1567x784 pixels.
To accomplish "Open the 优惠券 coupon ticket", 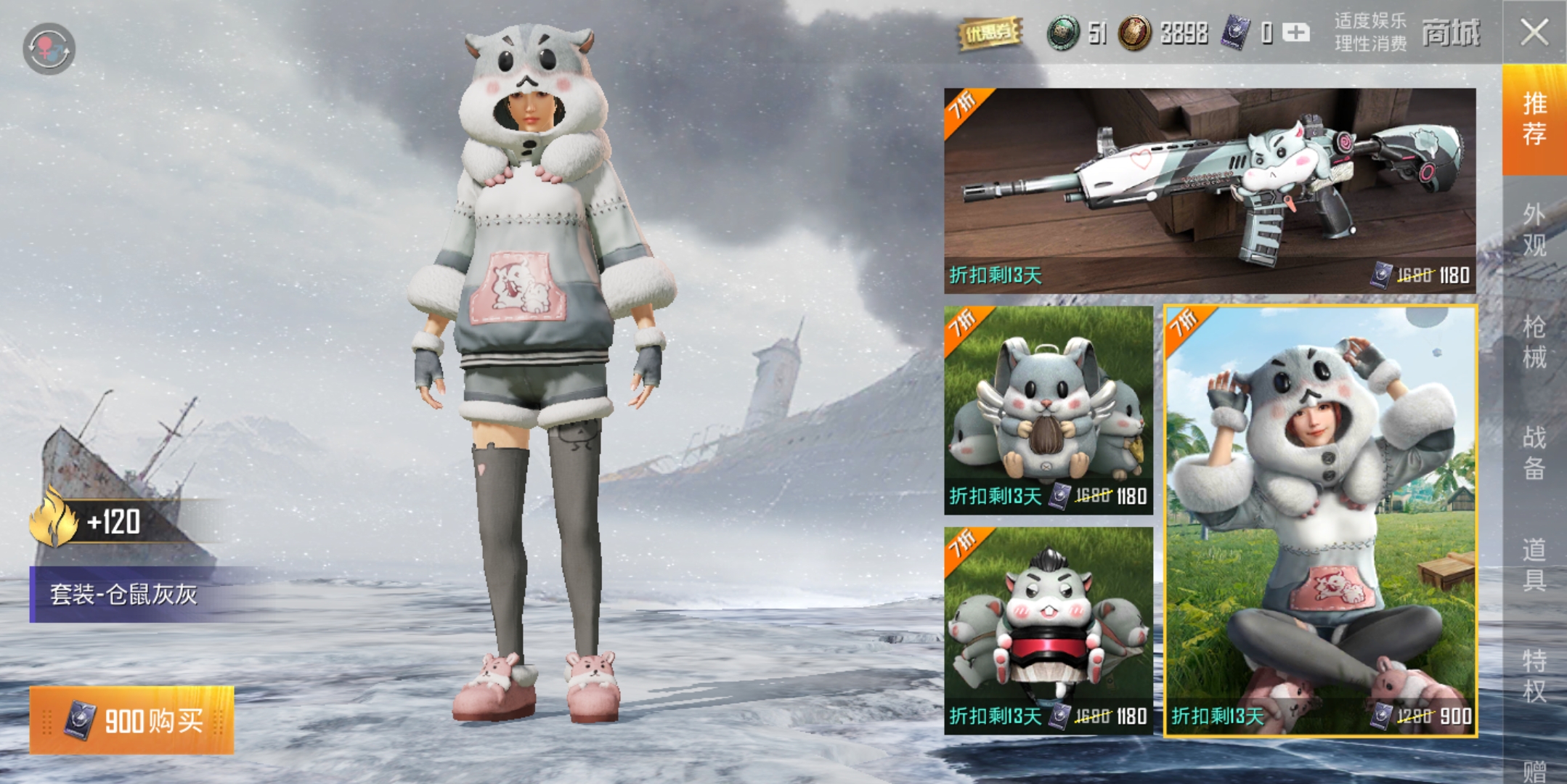I will tap(989, 33).
